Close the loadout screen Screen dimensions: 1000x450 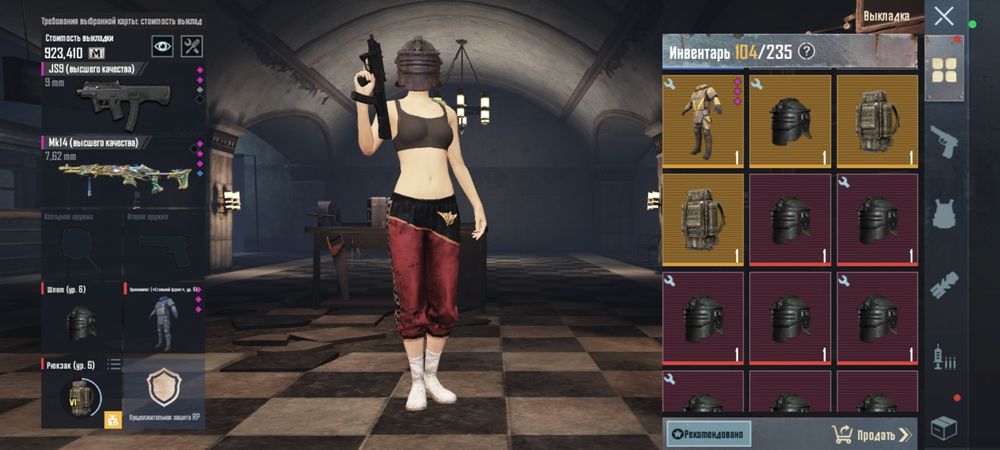(x=944, y=16)
